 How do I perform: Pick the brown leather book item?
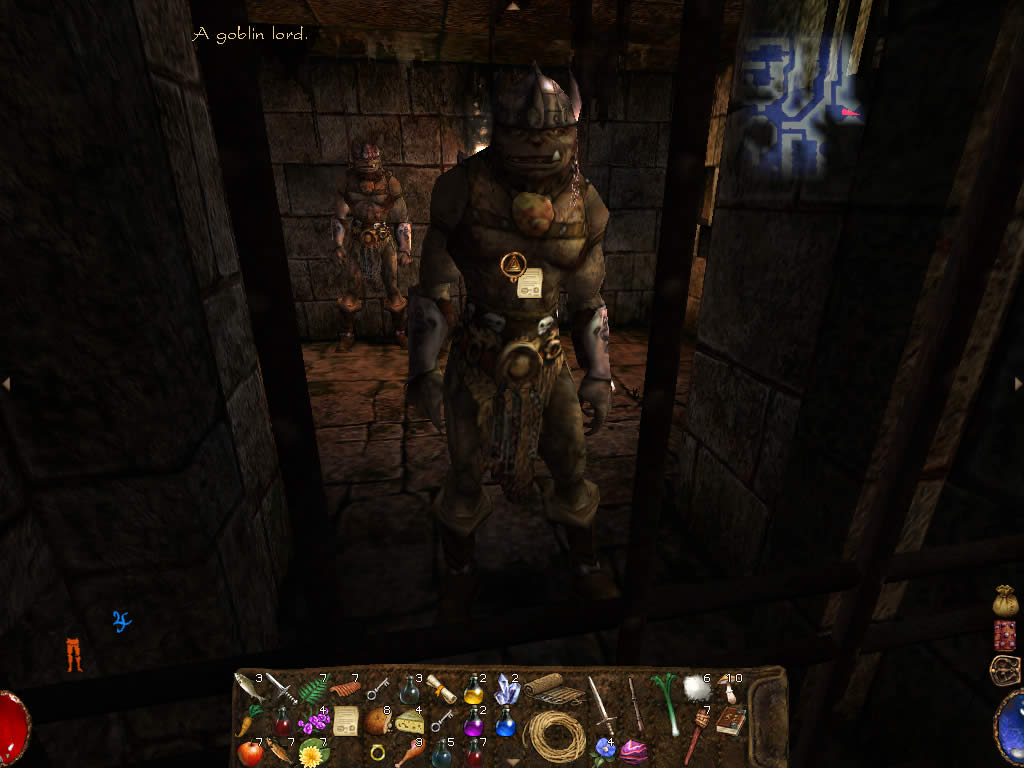click(731, 721)
